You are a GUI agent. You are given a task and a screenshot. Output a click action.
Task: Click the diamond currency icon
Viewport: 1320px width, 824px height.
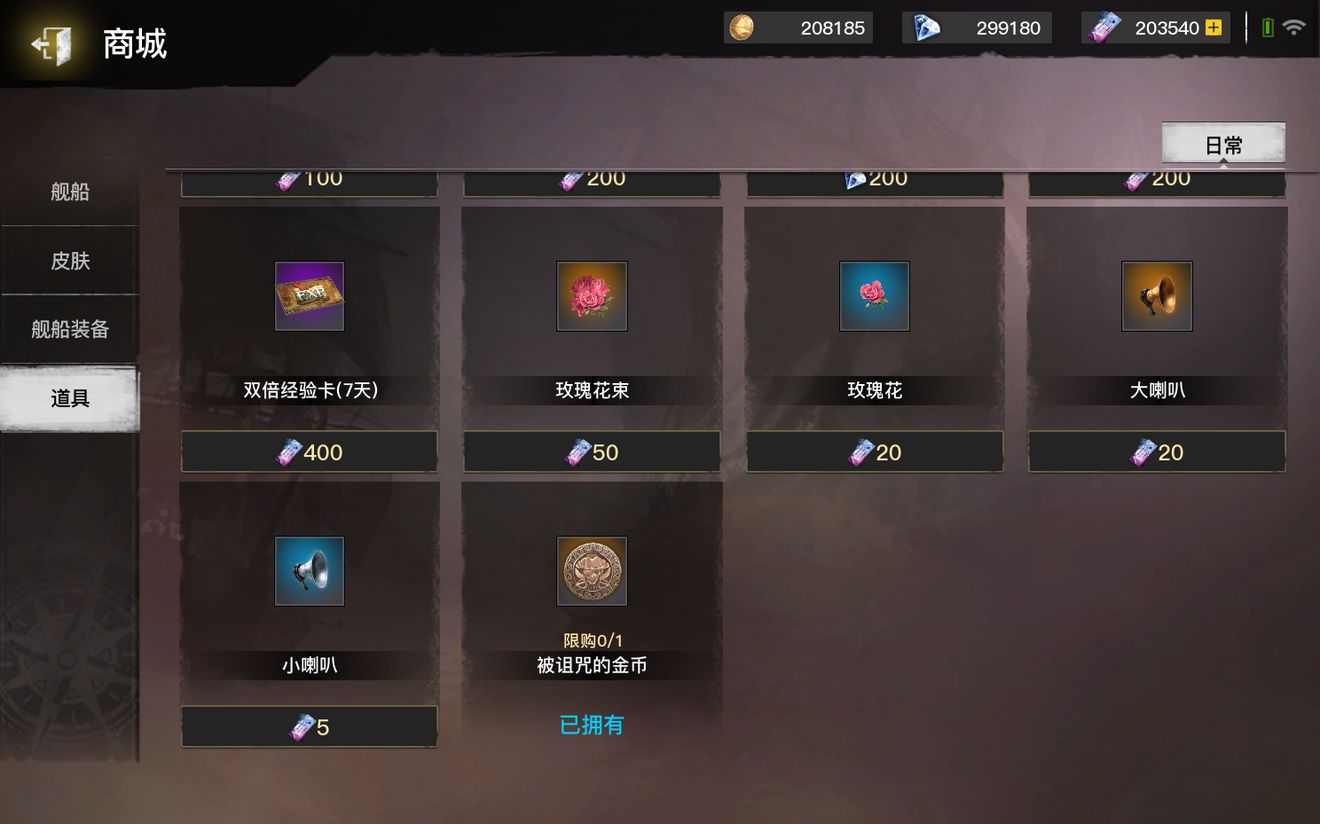(x=925, y=27)
